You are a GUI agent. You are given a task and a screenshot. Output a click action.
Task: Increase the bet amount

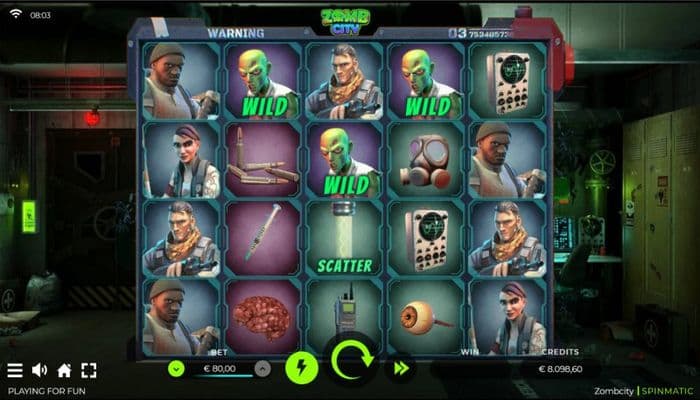tap(262, 368)
